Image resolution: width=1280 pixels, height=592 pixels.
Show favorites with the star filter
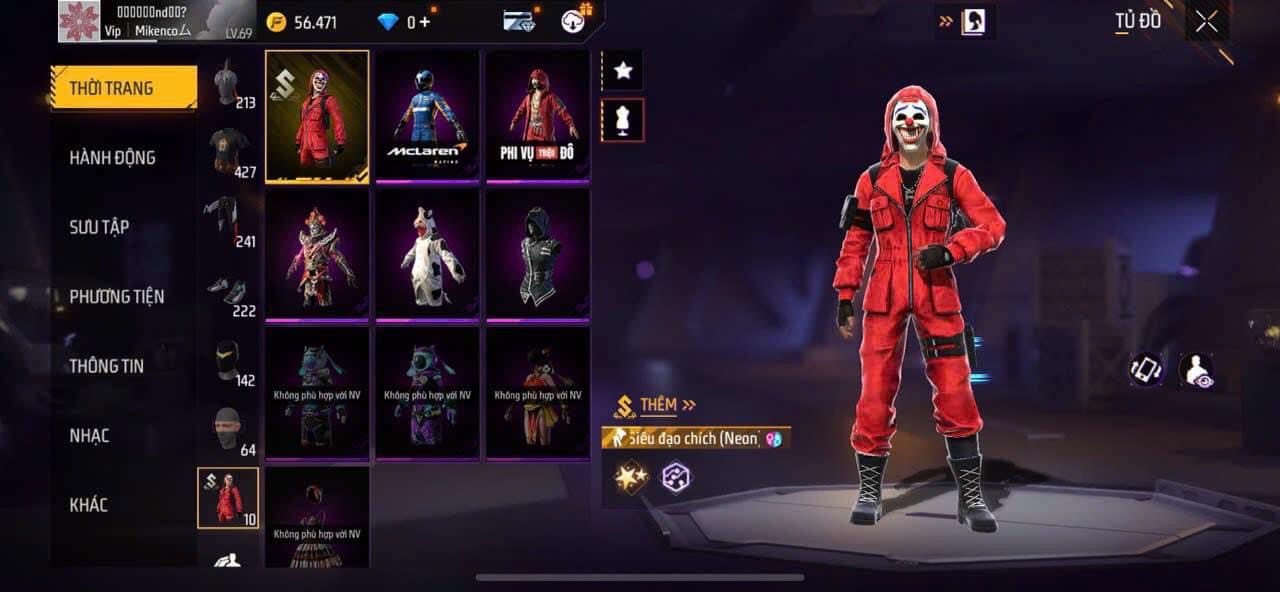point(622,70)
